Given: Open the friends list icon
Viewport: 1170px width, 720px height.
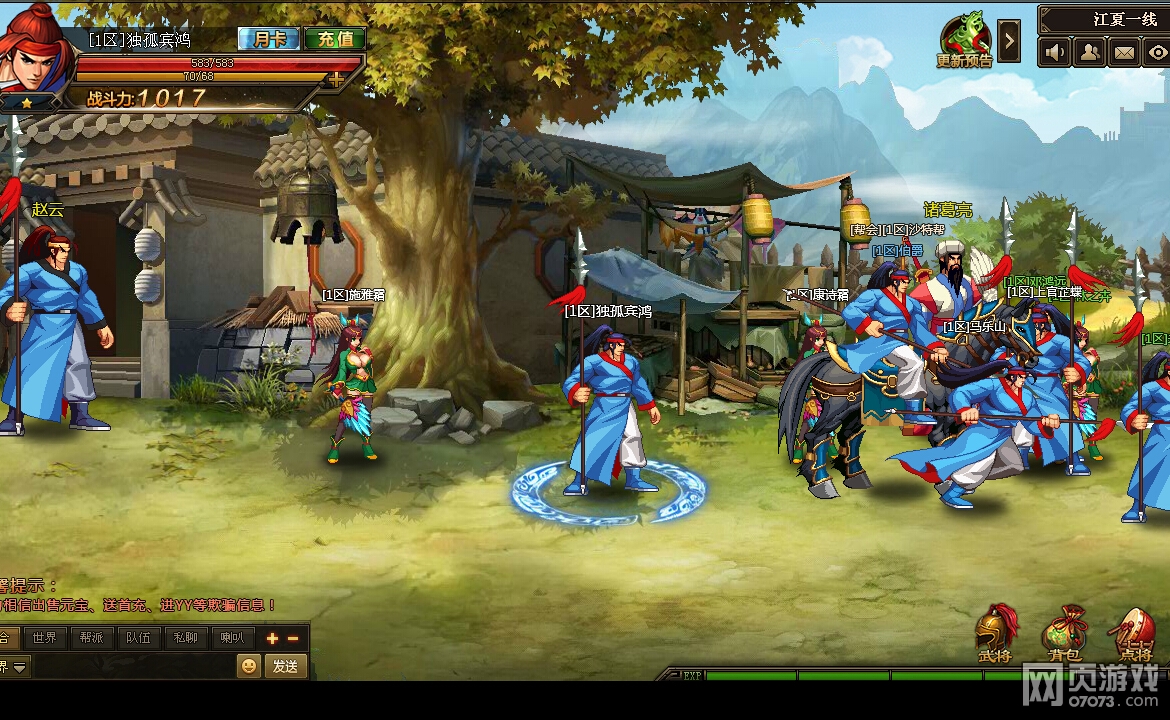Looking at the screenshot, I should tap(1089, 51).
